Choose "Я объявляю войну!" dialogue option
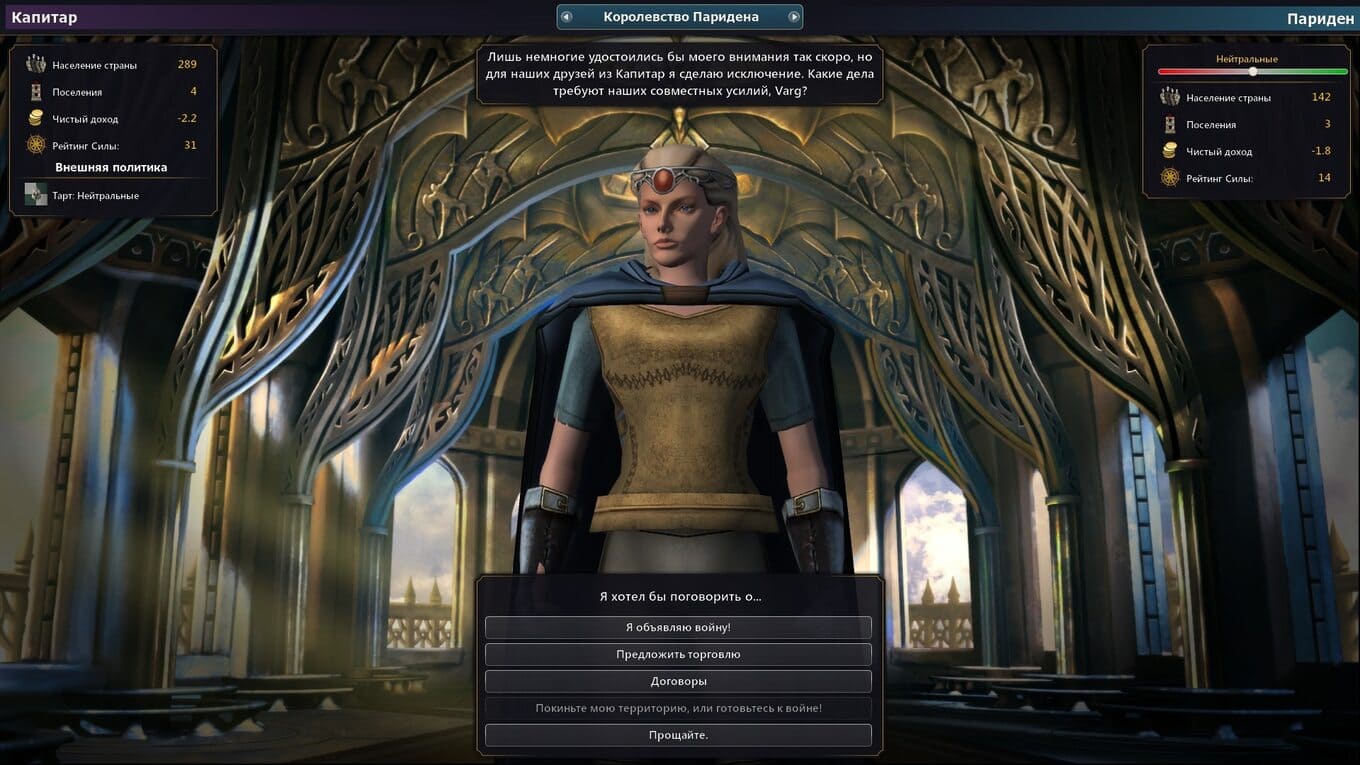1360x765 pixels. 678,627
